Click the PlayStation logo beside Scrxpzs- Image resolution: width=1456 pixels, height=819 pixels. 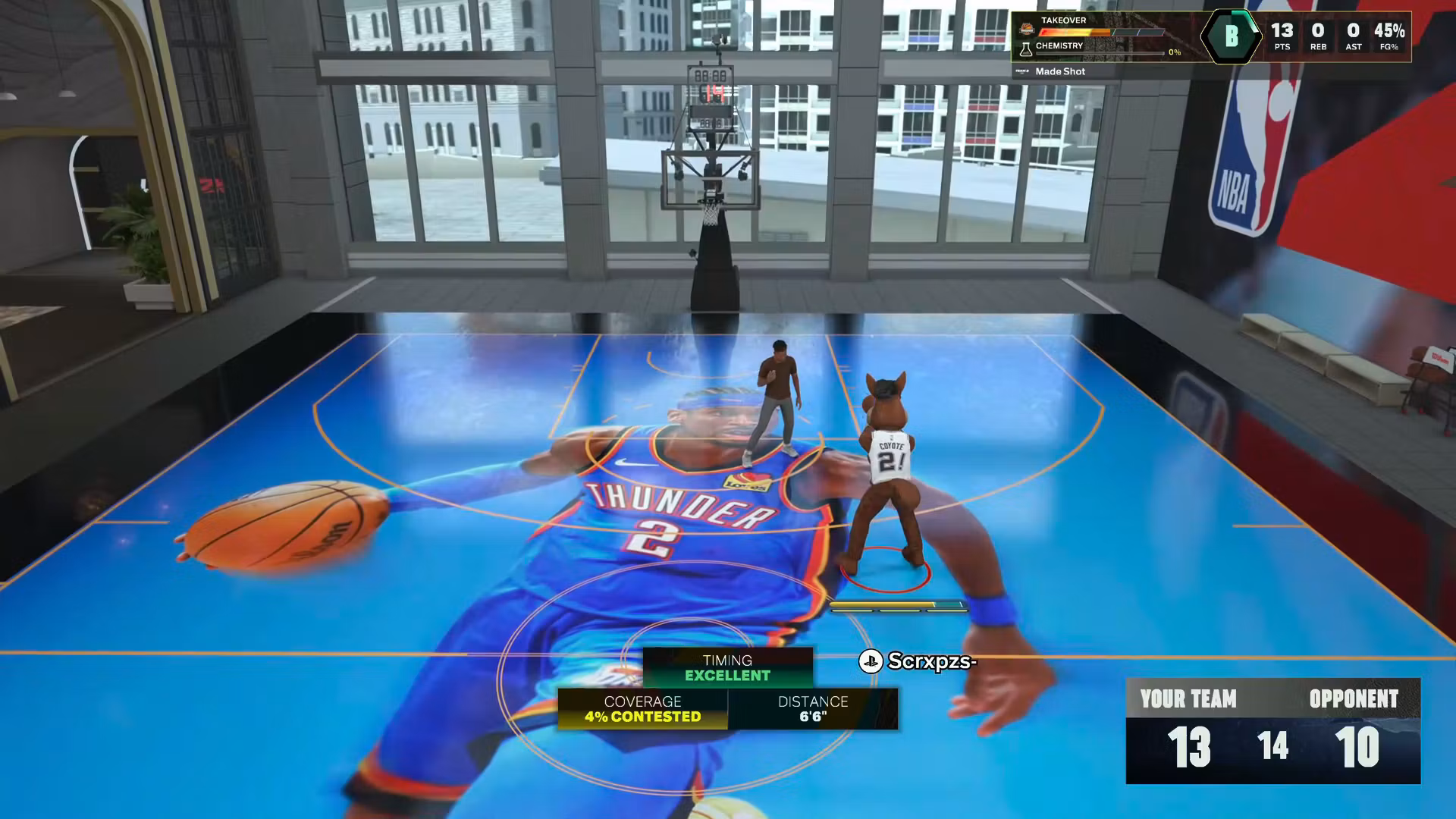pos(871,662)
